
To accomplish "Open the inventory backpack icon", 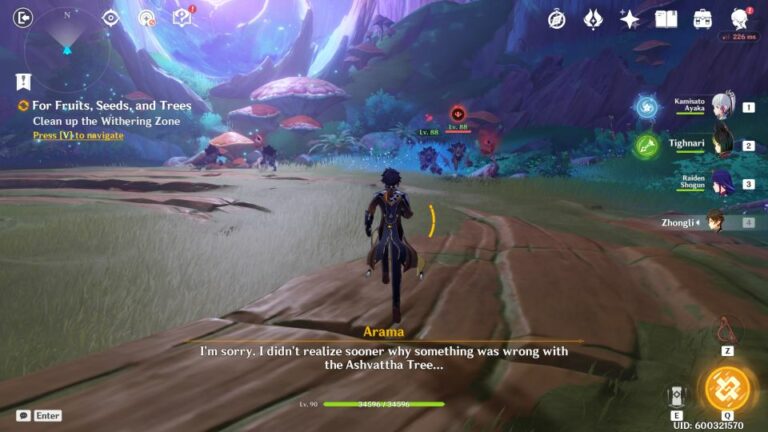I will click(703, 19).
